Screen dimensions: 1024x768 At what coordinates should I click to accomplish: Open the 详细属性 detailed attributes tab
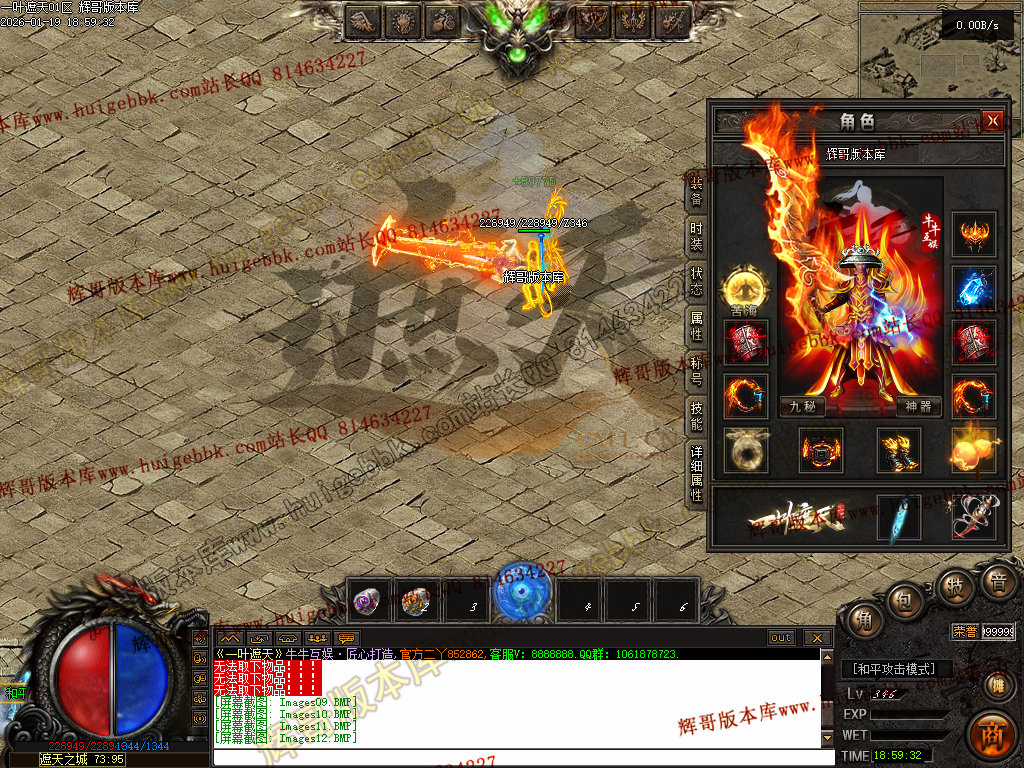coord(696,473)
